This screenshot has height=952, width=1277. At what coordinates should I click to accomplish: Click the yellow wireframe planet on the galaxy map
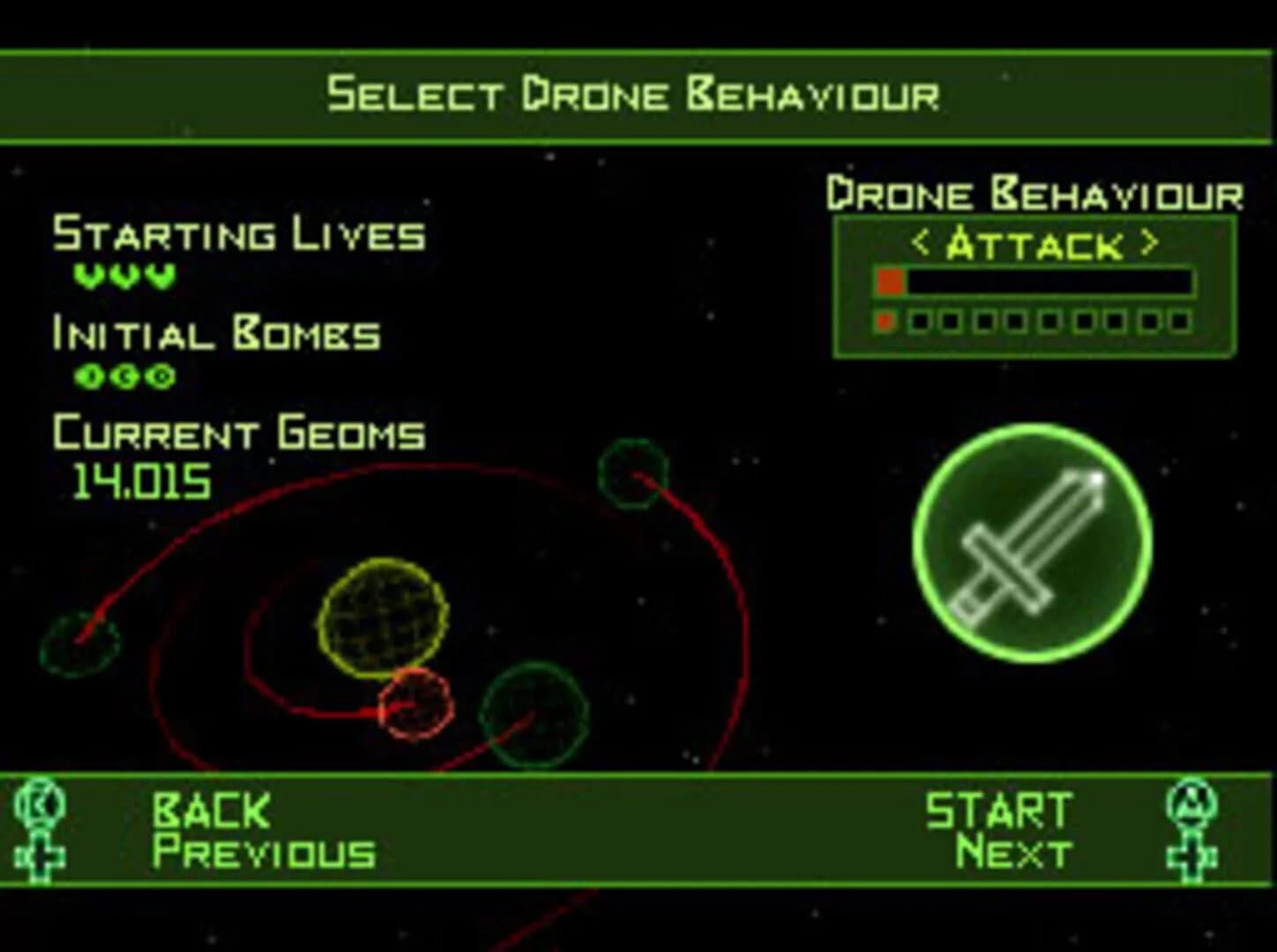[383, 617]
